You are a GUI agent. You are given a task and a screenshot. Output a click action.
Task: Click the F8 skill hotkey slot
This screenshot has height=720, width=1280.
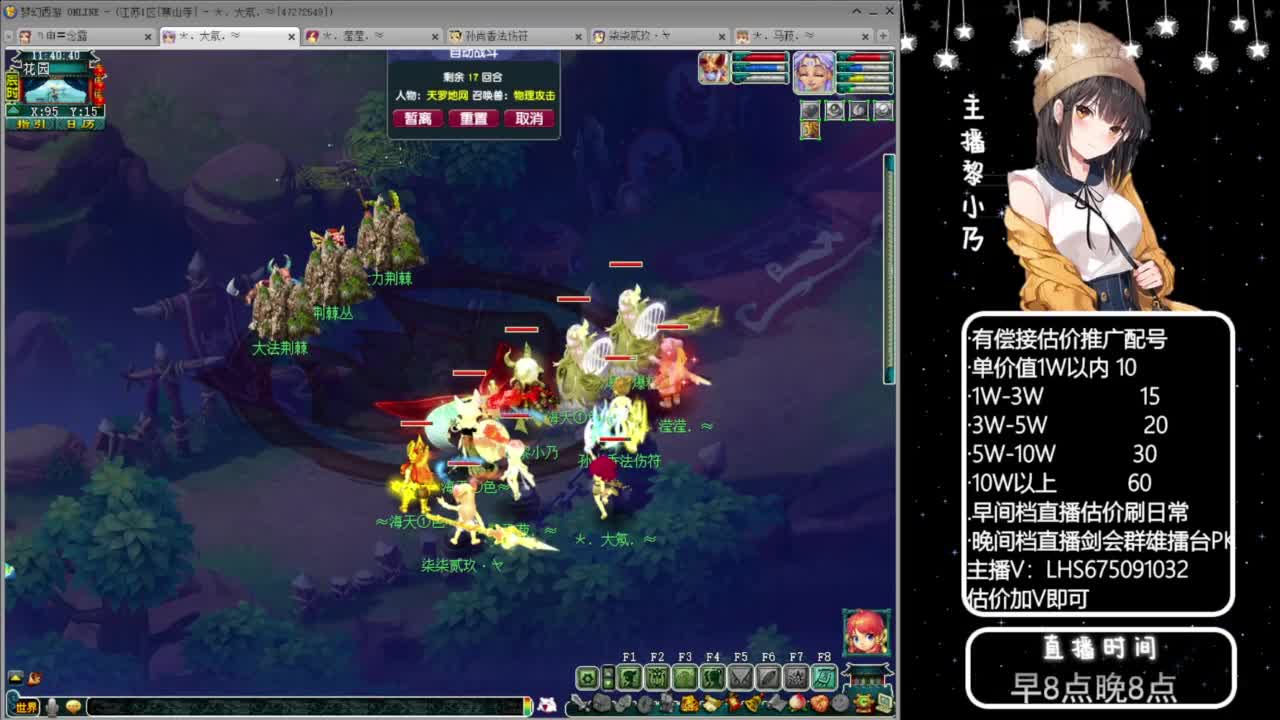pos(824,676)
